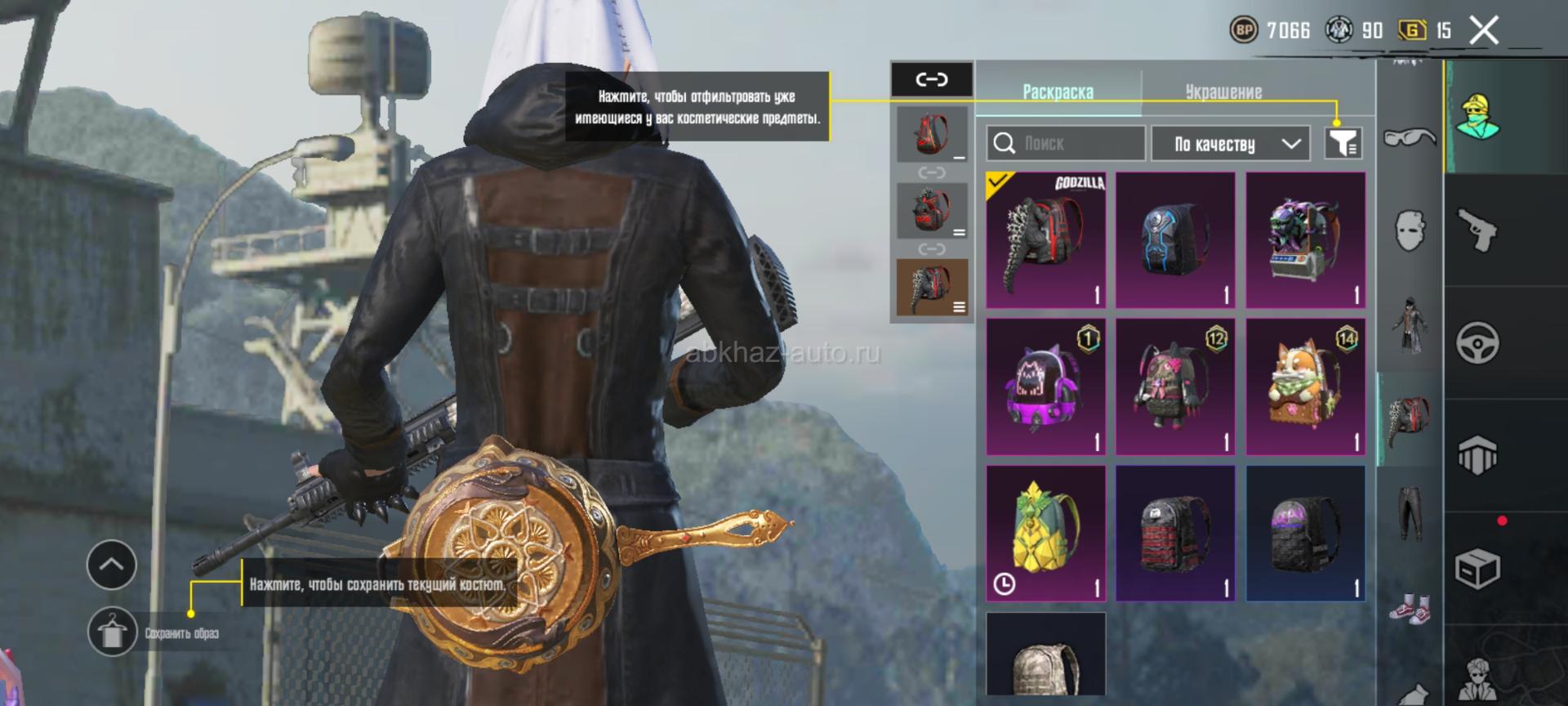Open the sneakers footwear category

pyautogui.click(x=1410, y=609)
